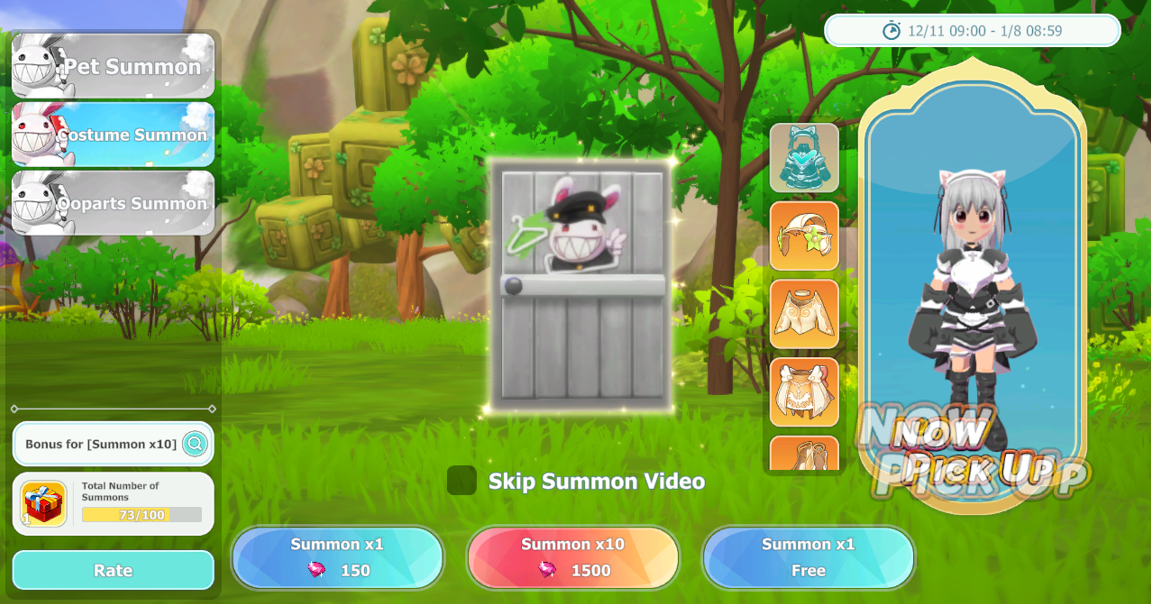Open the Rate information
The width and height of the screenshot is (1151, 604).
(x=113, y=570)
